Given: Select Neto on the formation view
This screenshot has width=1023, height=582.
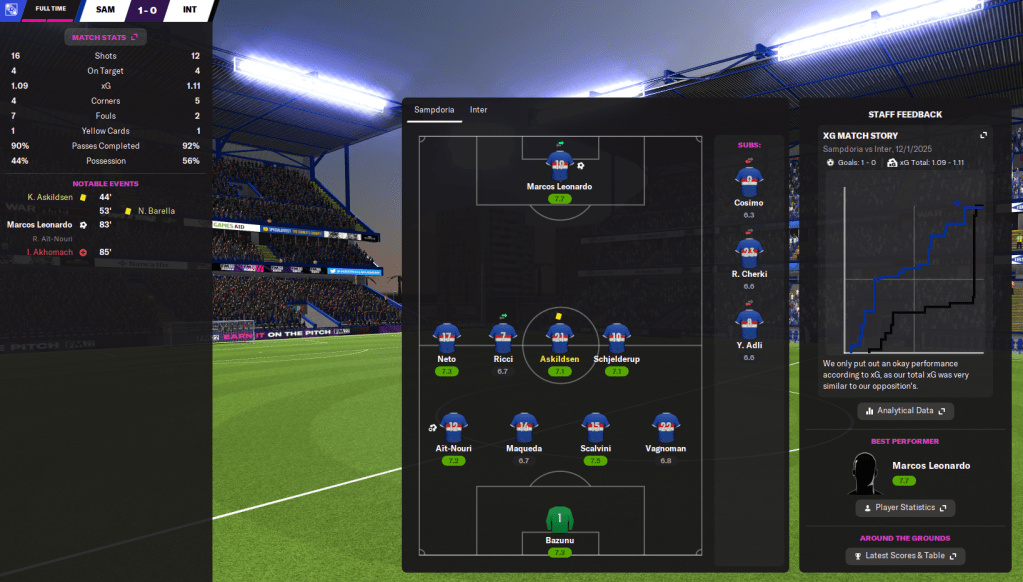Looking at the screenshot, I should (447, 336).
